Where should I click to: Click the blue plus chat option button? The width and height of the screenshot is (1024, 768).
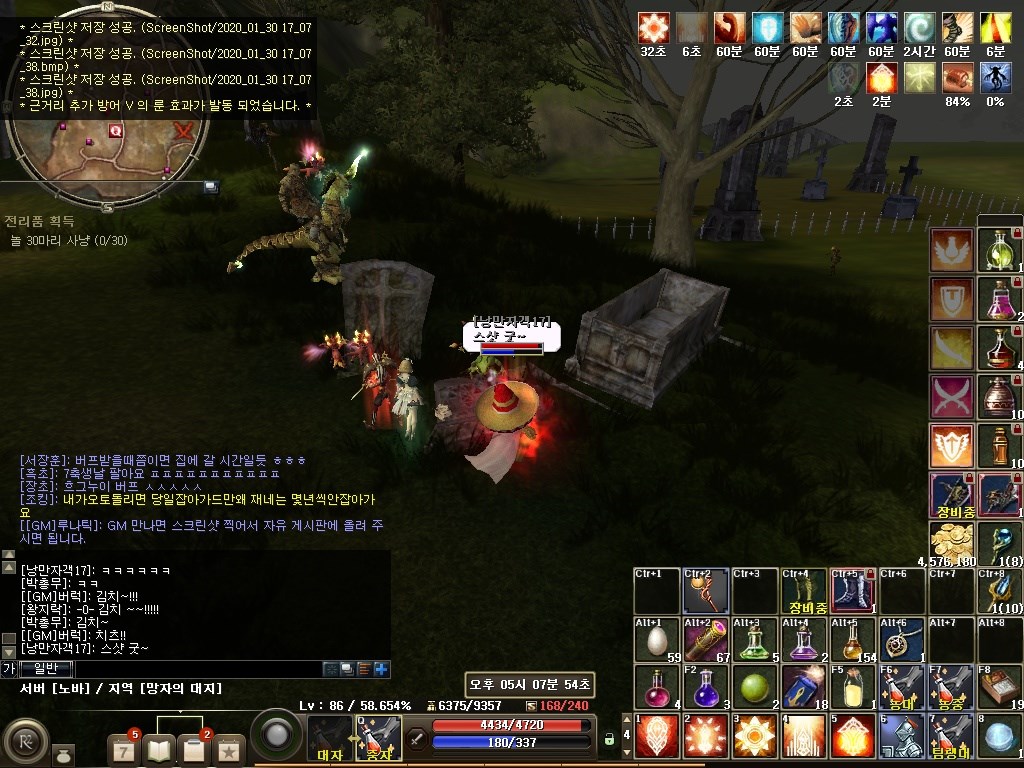click(x=381, y=669)
